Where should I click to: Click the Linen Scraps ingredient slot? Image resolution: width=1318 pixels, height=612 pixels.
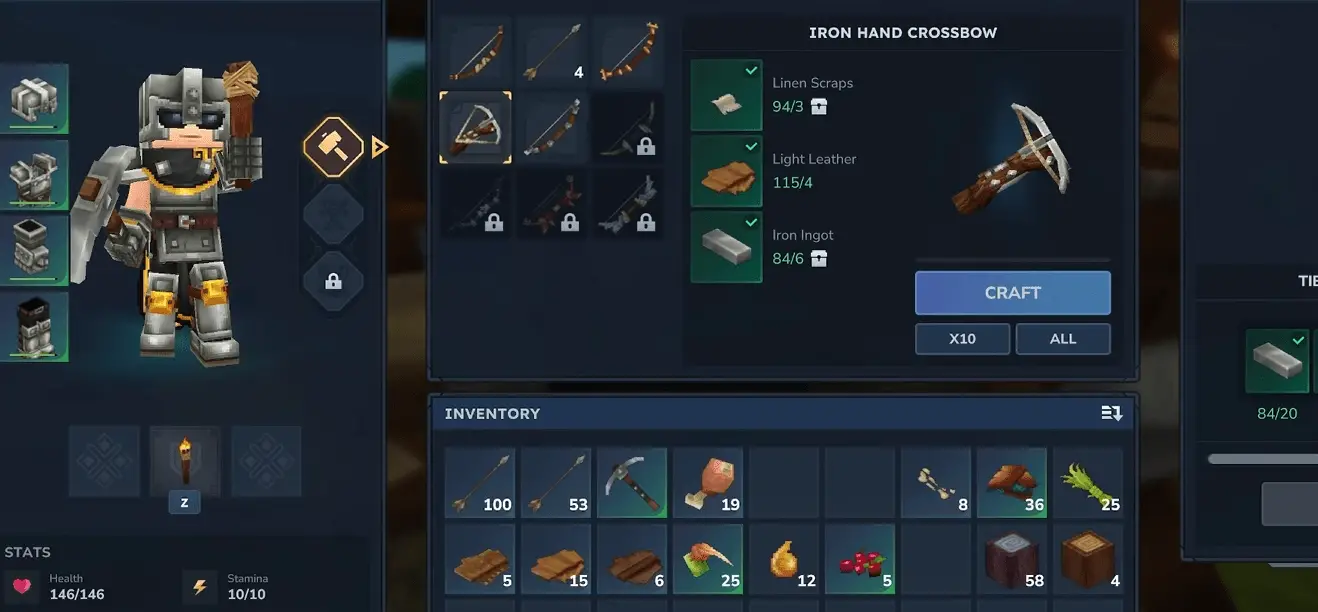click(726, 95)
